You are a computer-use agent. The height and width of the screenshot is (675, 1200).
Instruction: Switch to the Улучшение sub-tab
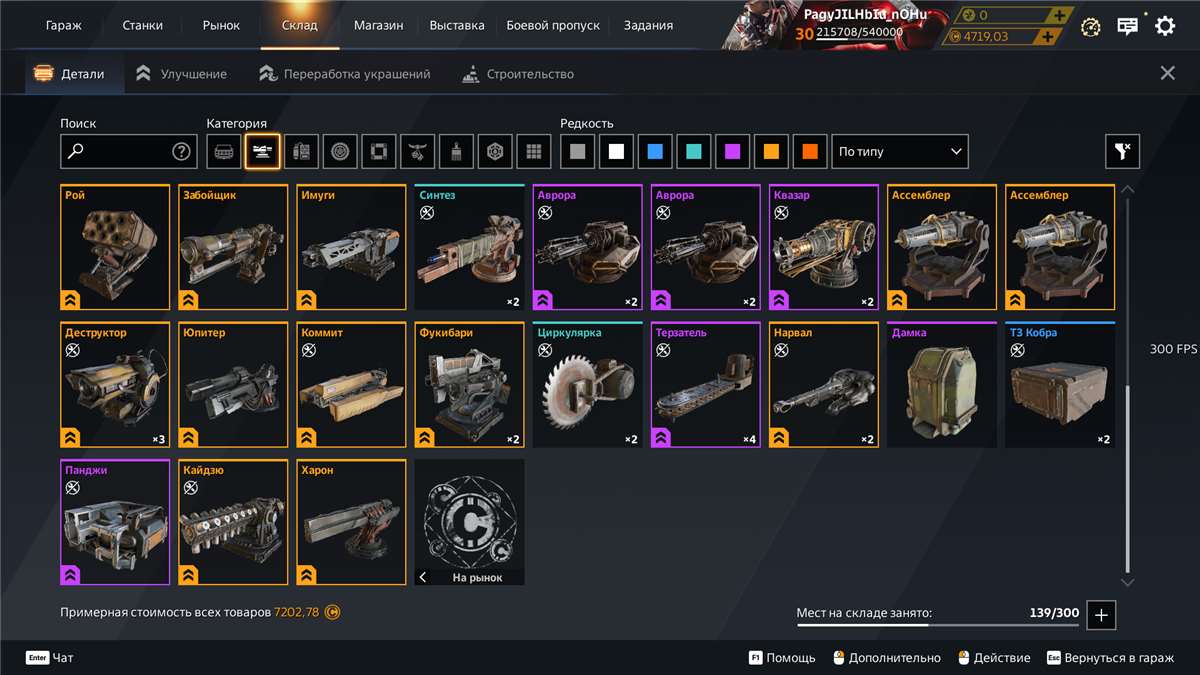coord(181,74)
